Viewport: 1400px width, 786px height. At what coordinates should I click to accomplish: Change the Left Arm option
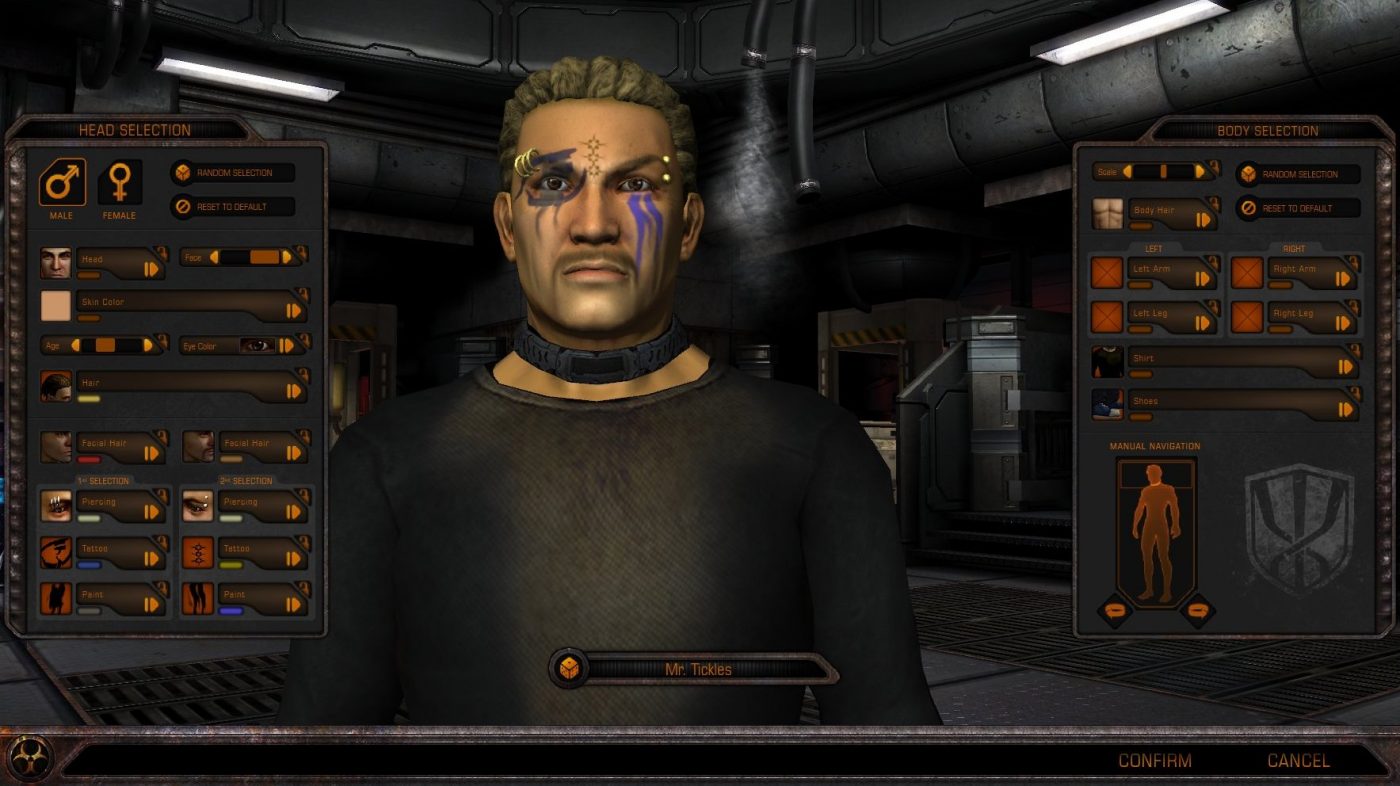tap(1203, 276)
